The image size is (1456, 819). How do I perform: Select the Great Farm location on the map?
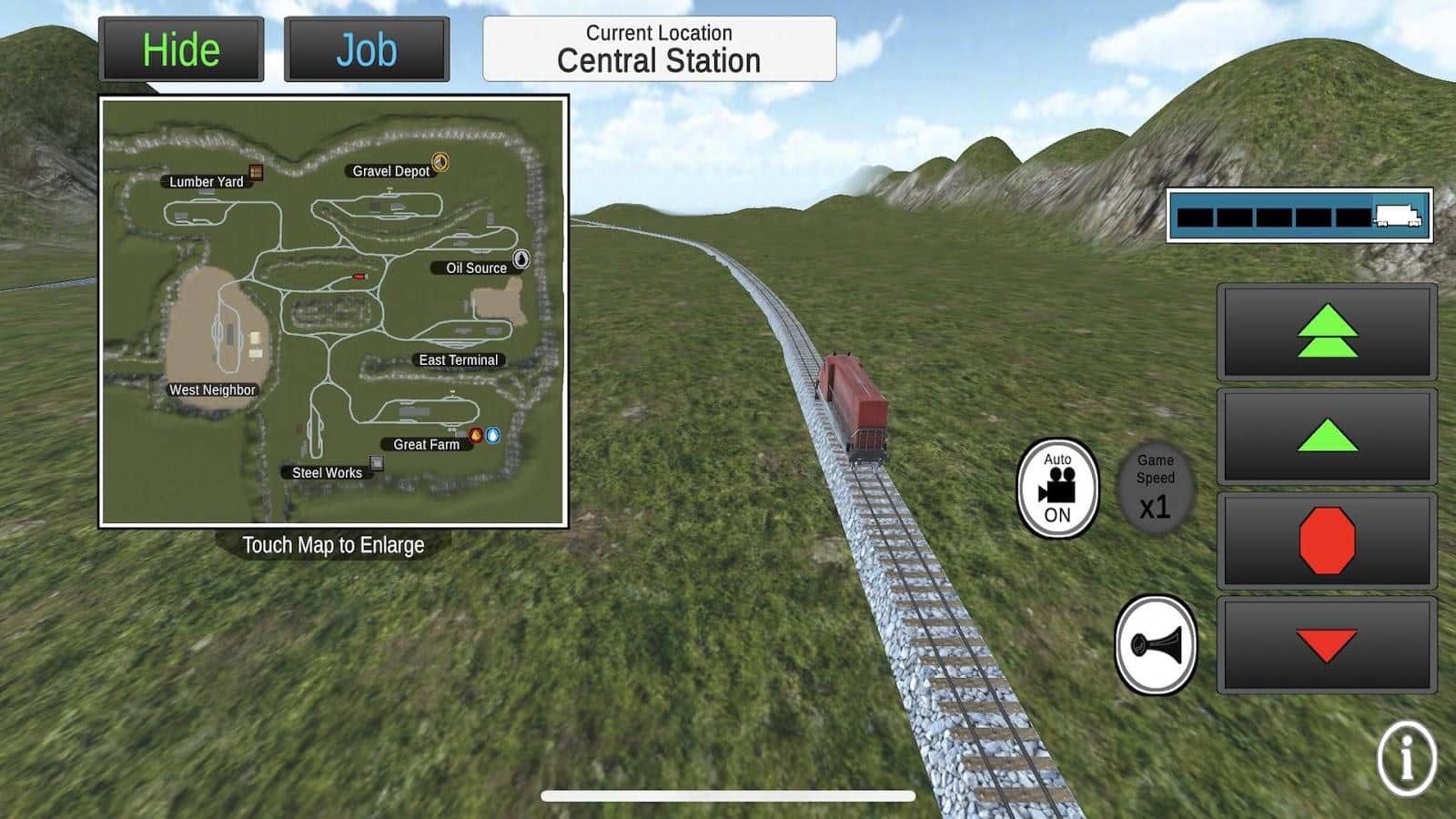(427, 444)
